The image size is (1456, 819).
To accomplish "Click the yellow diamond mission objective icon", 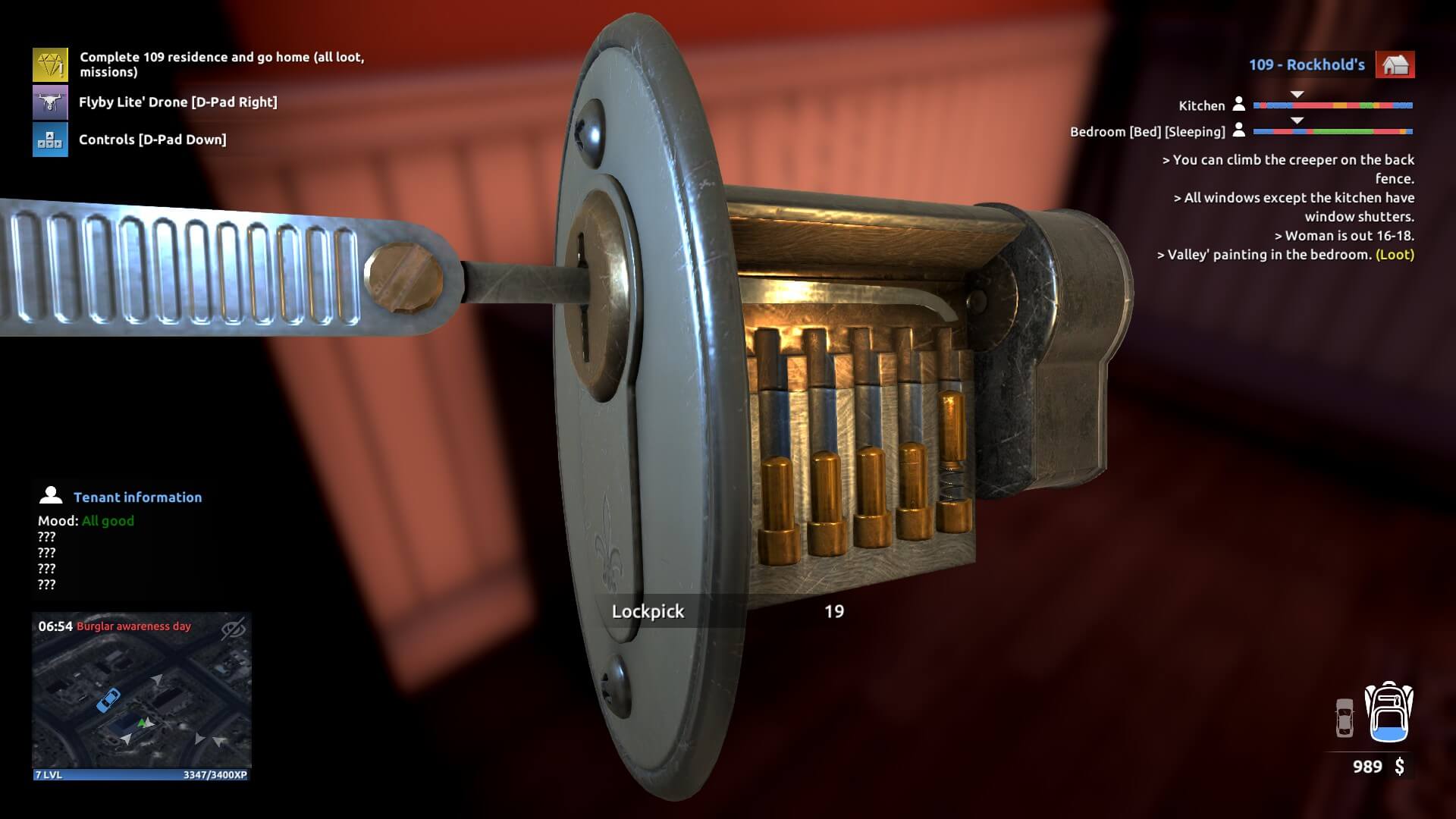I will click(50, 64).
